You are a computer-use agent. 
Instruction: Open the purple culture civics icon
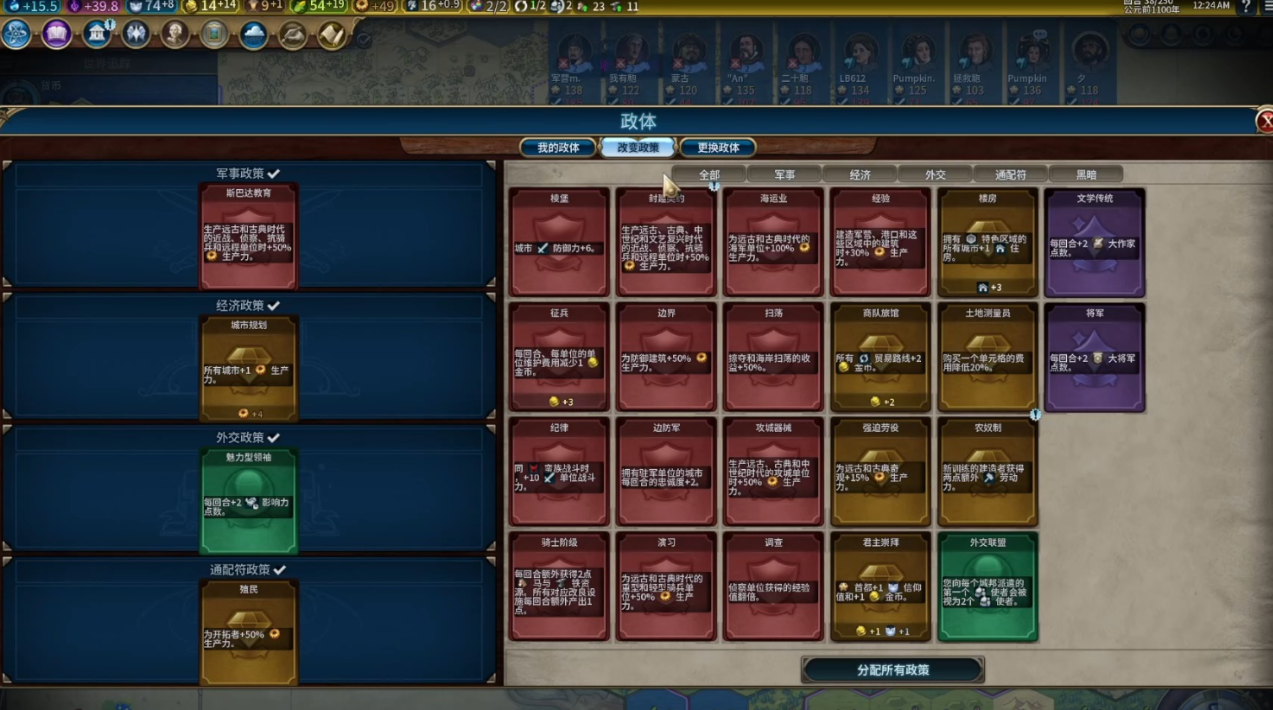point(57,35)
